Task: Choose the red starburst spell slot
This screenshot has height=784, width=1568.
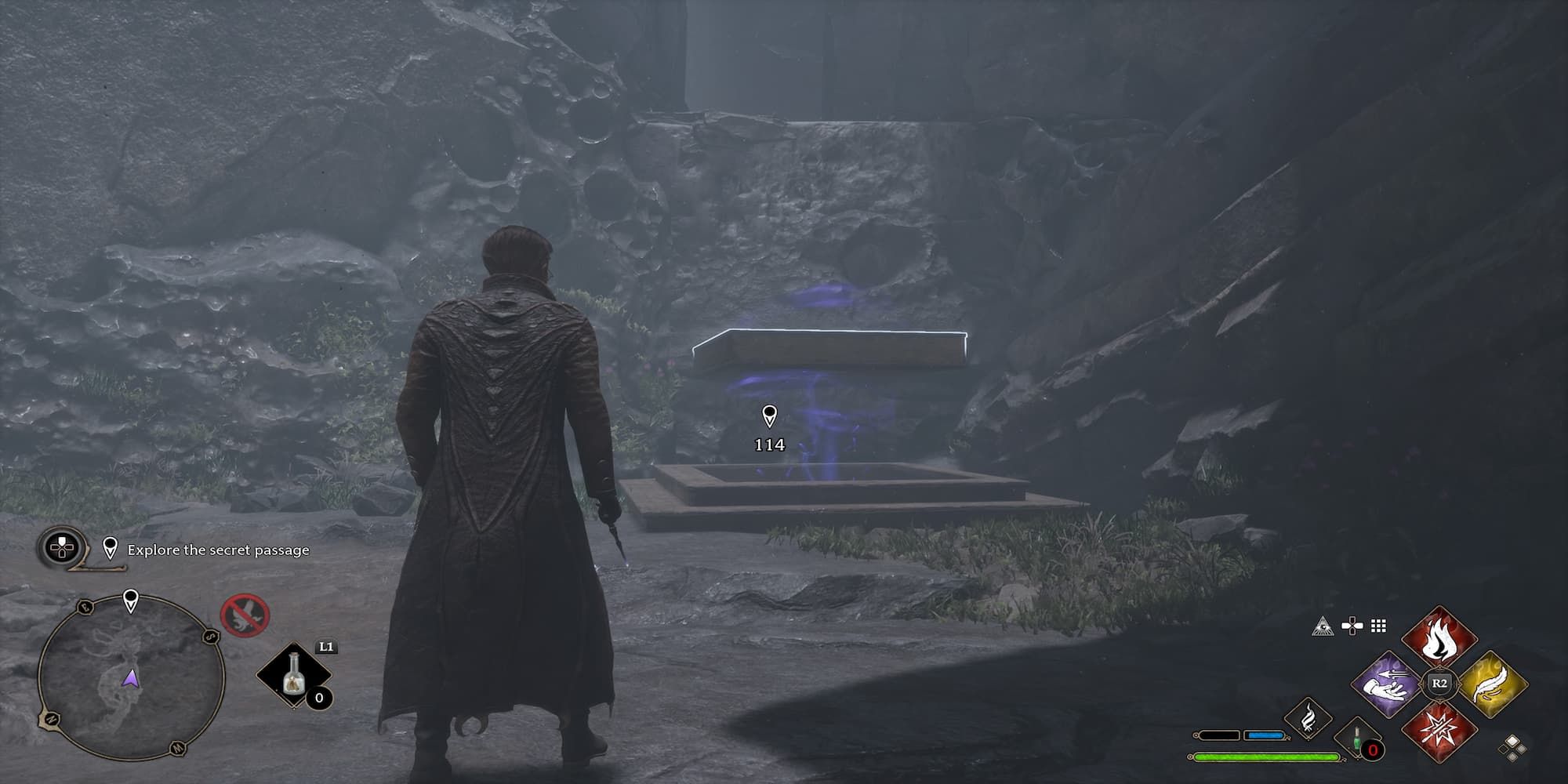Action: tap(1439, 731)
